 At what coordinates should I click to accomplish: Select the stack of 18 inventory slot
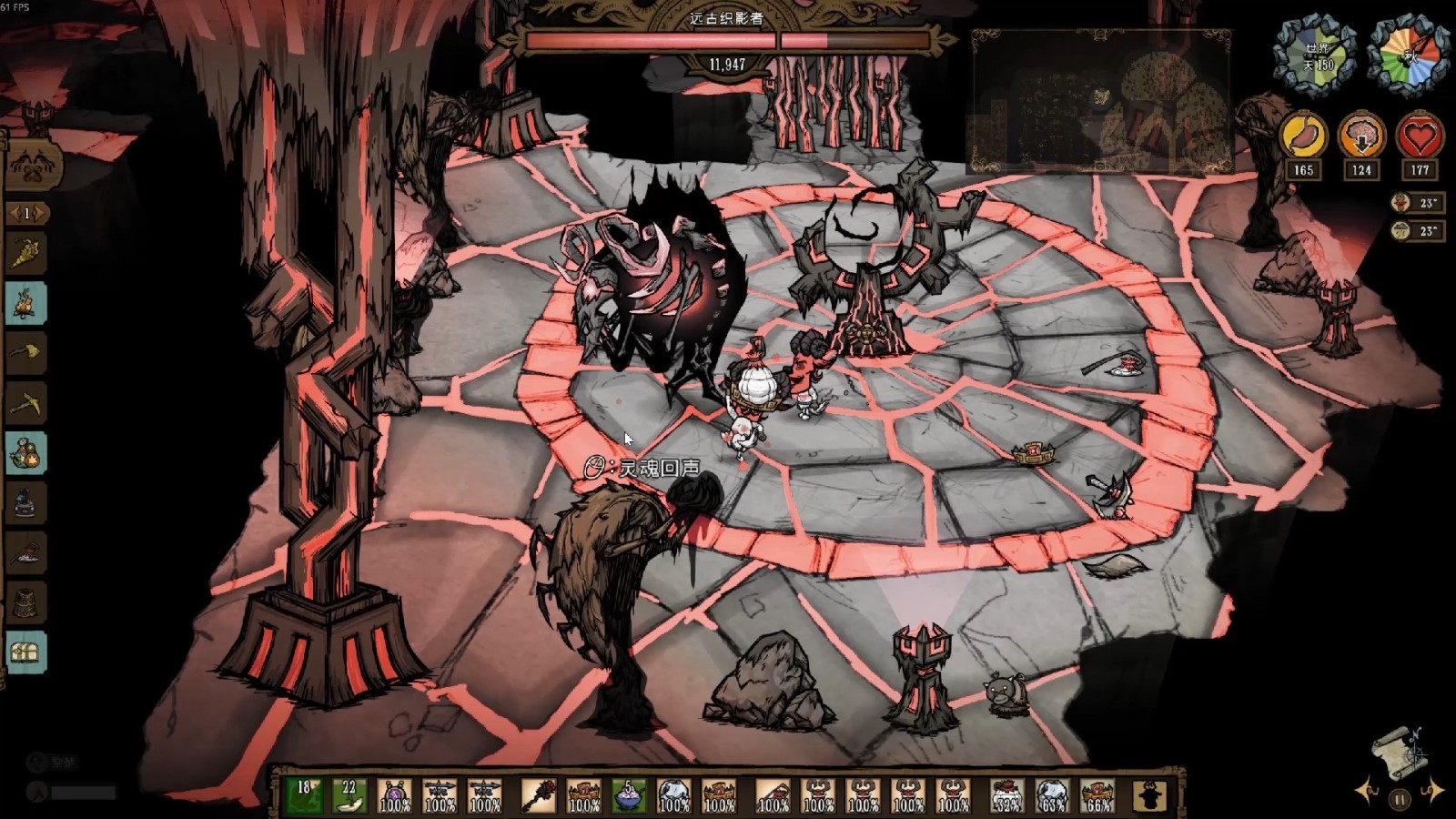304,795
